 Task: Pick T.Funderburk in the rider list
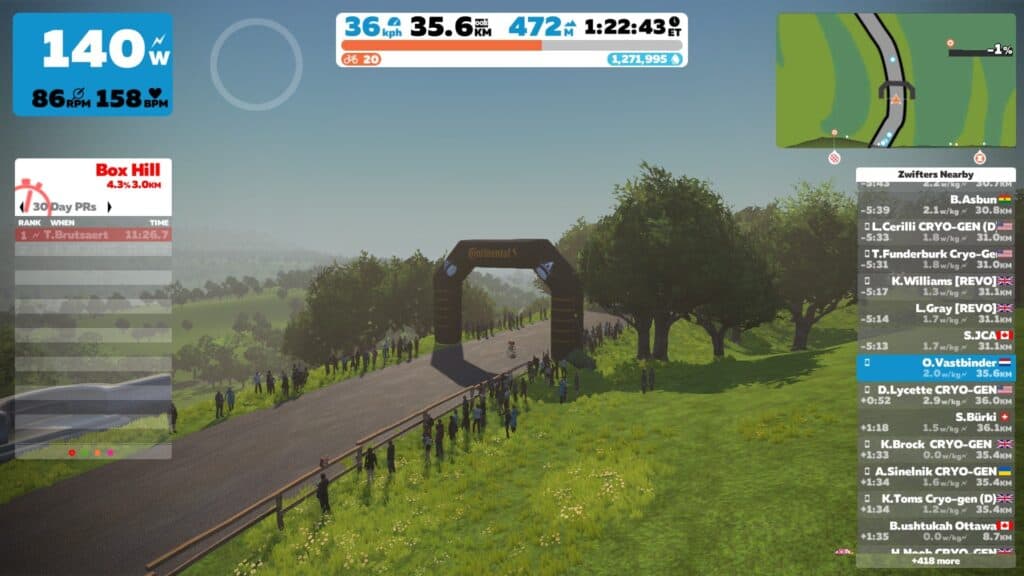[x=936, y=259]
